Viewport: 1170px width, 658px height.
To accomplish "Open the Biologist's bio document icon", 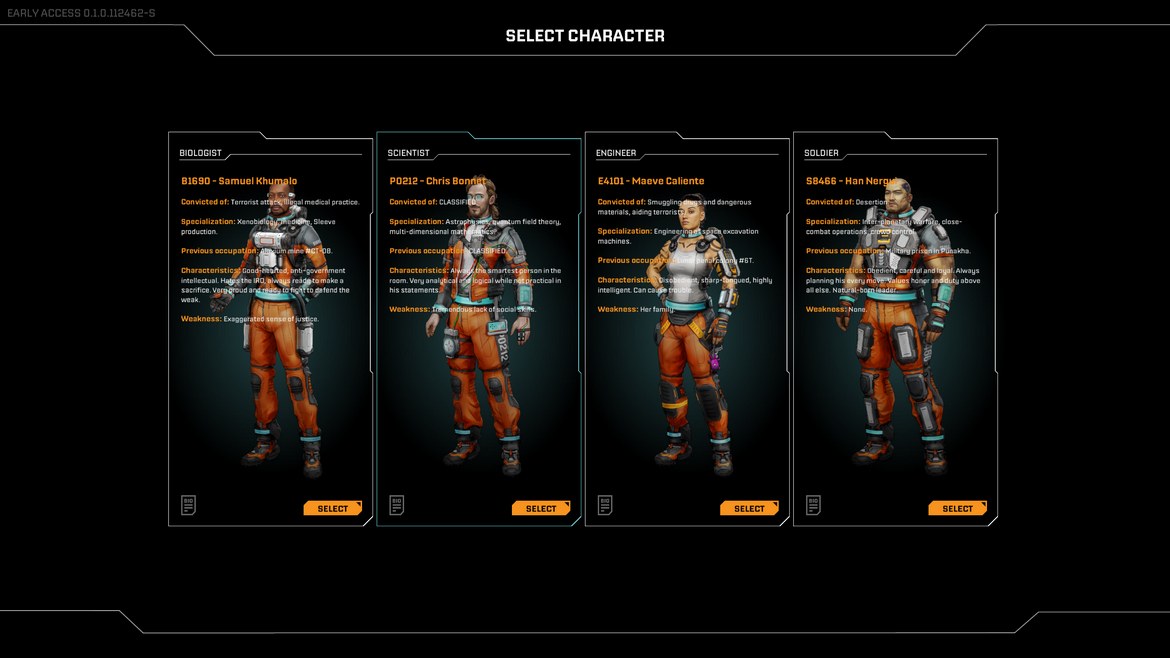I will (x=188, y=505).
